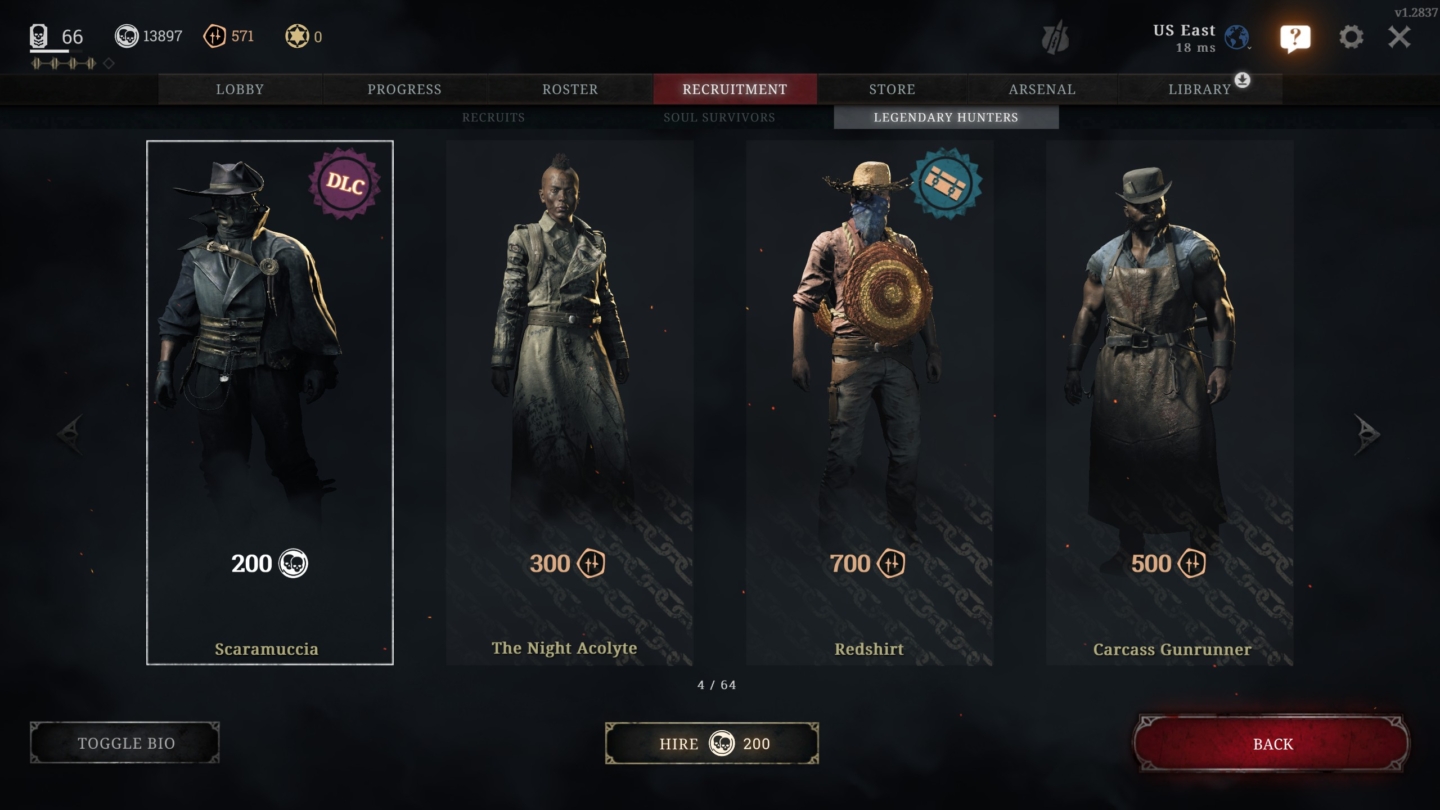This screenshot has width=1440, height=810.
Task: Click the DLC badge on Scaramuccia
Action: pos(346,184)
